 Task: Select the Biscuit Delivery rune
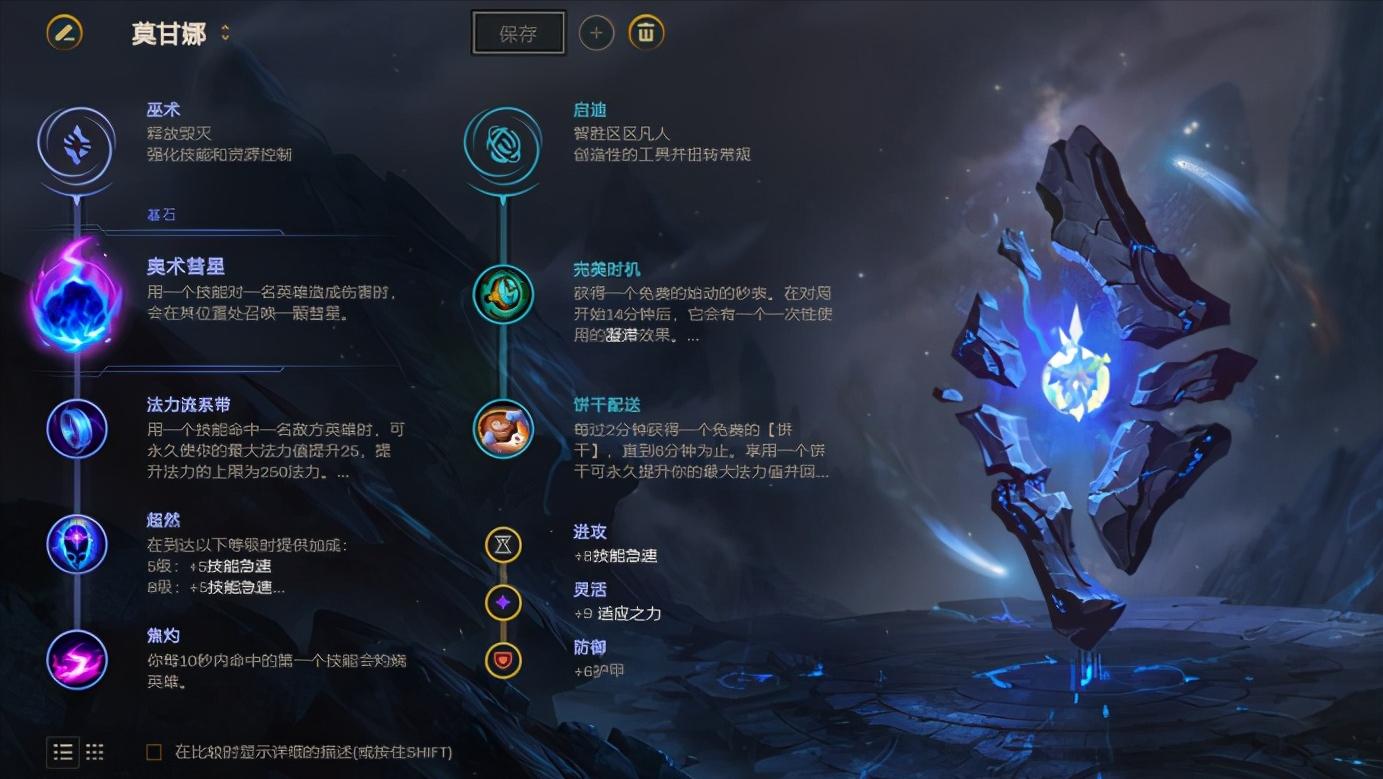[502, 429]
